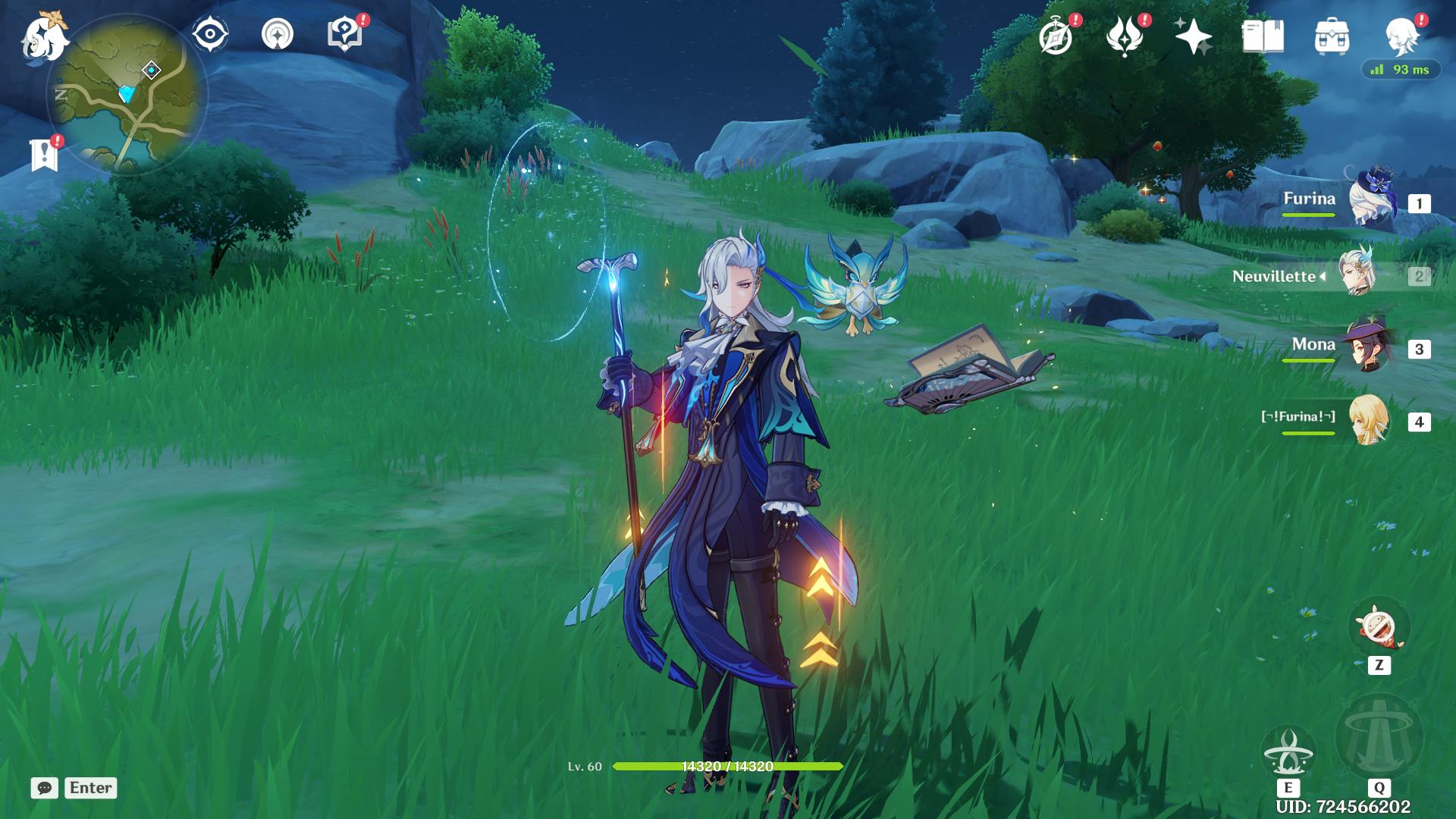Open the inventory backpack
Image resolution: width=1456 pixels, height=819 pixels.
tap(1332, 36)
